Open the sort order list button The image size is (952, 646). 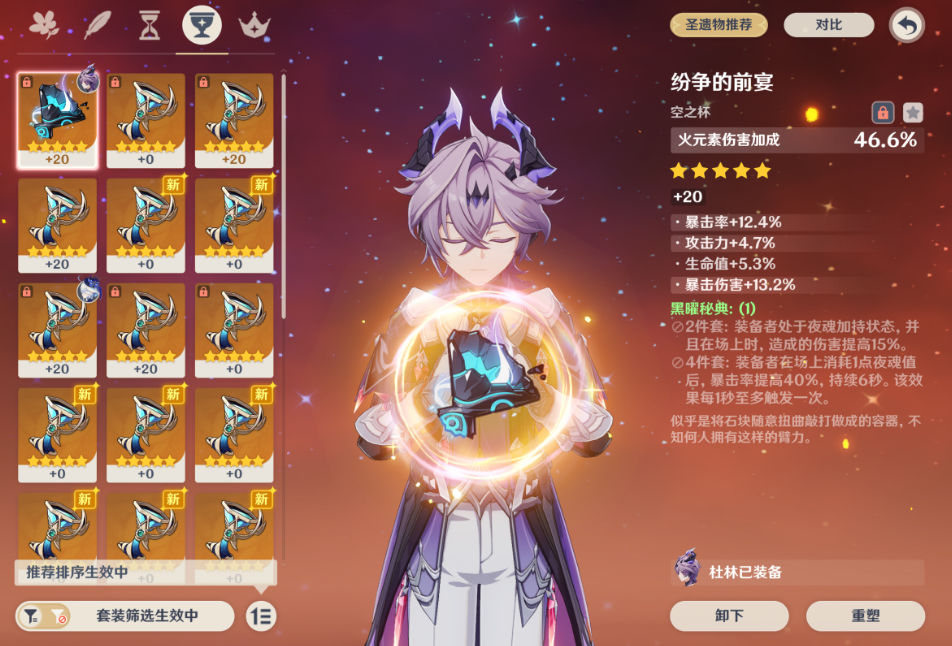(x=261, y=616)
